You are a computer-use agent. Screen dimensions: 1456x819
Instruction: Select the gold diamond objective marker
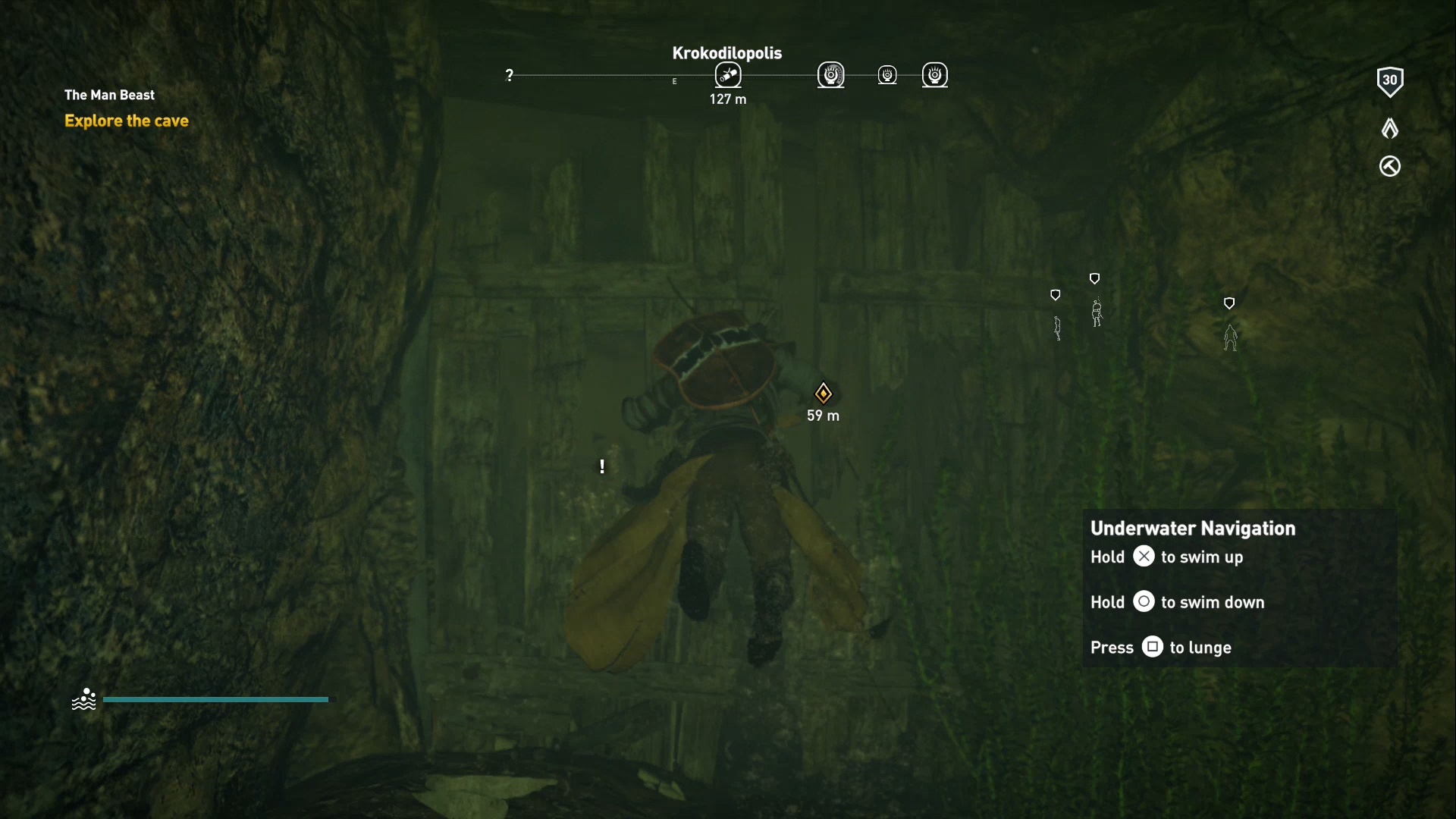pos(823,393)
